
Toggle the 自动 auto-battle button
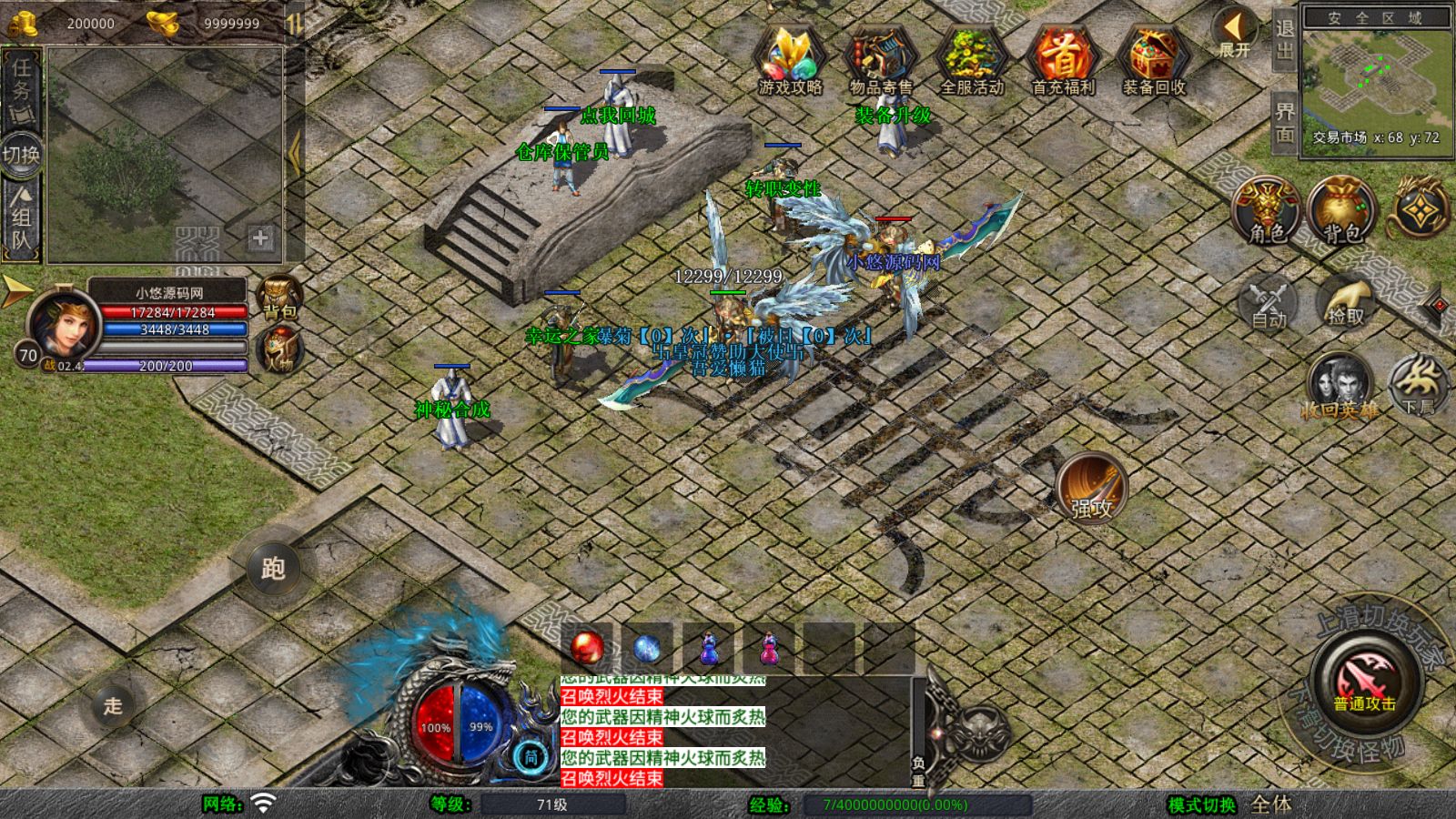tap(1269, 301)
